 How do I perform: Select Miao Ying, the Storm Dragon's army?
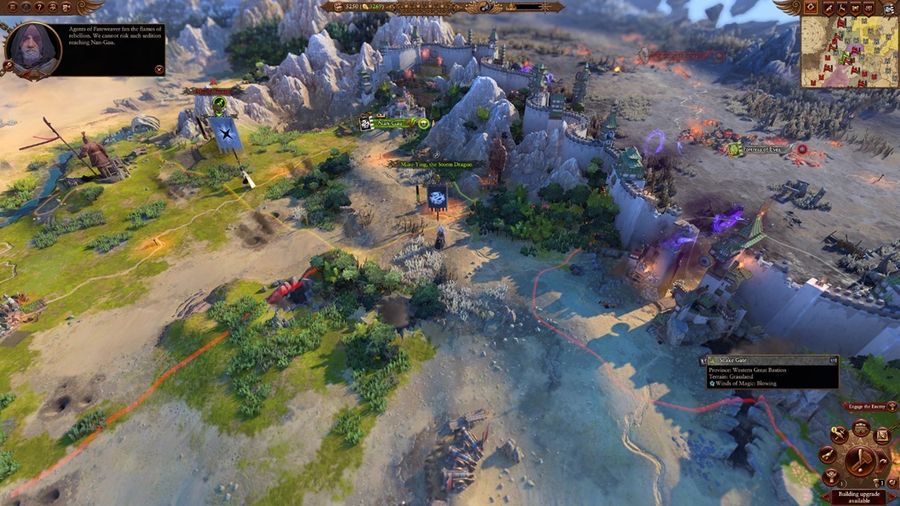coord(437,197)
